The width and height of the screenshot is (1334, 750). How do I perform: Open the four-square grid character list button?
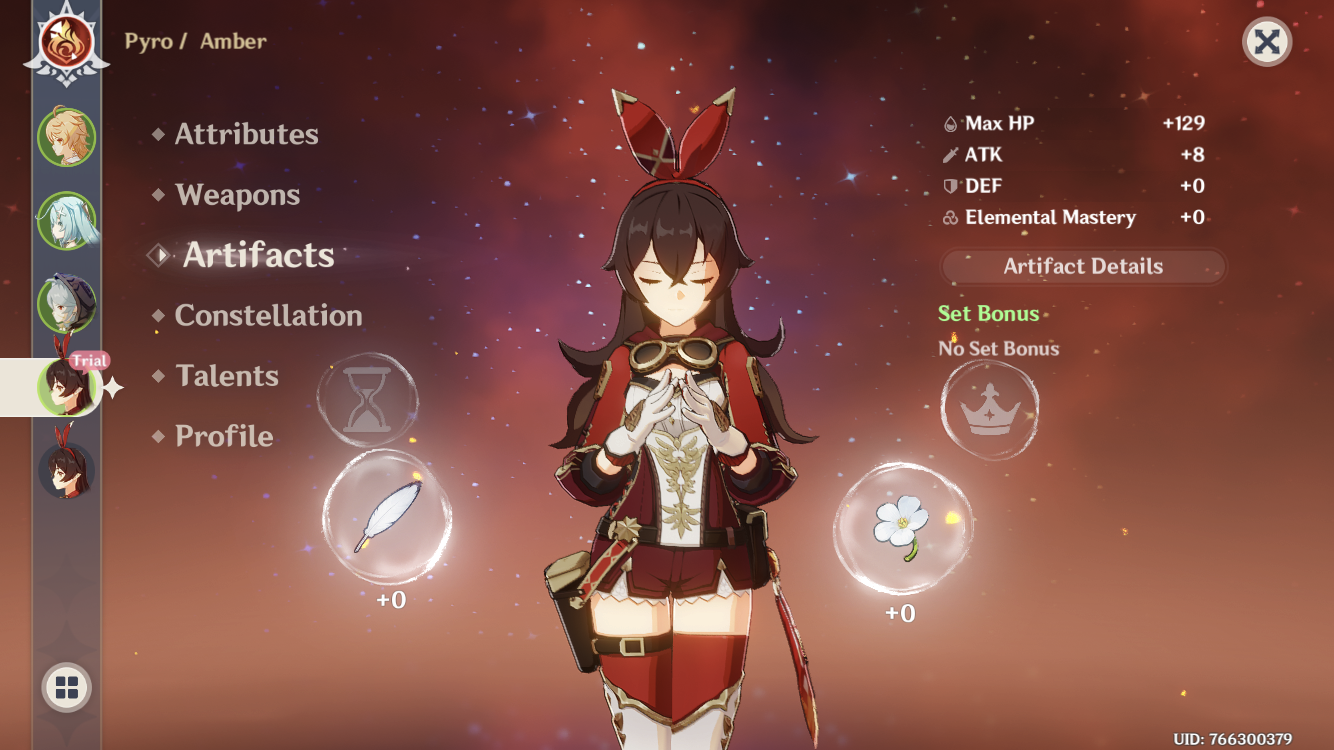click(67, 687)
